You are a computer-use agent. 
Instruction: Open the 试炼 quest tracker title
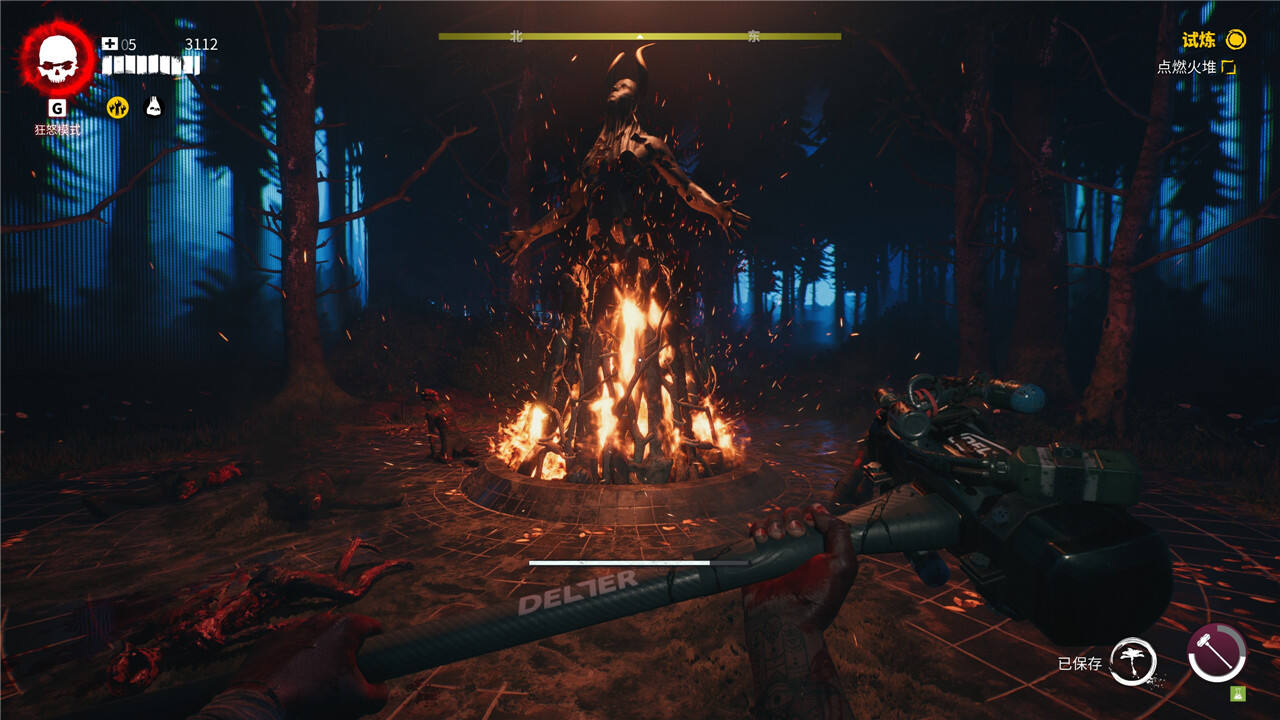[1199, 40]
